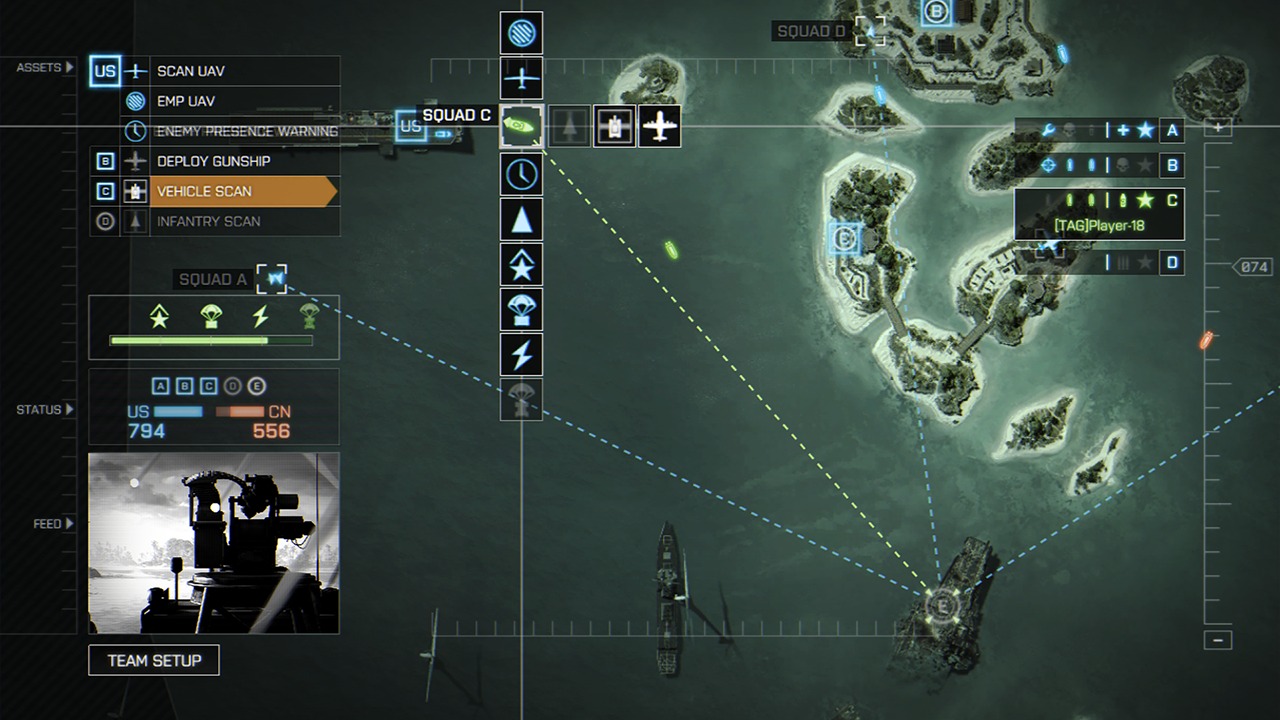Click the [TAG]Player-18 squad leader entry
The image size is (1280, 720).
1099,226
